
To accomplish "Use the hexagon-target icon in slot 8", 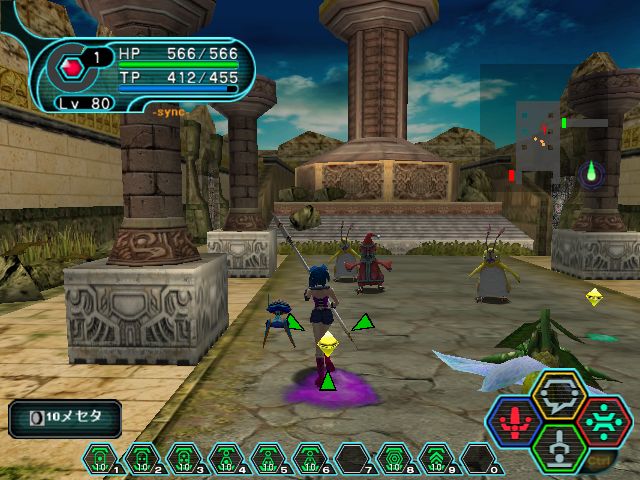I will 394,459.
